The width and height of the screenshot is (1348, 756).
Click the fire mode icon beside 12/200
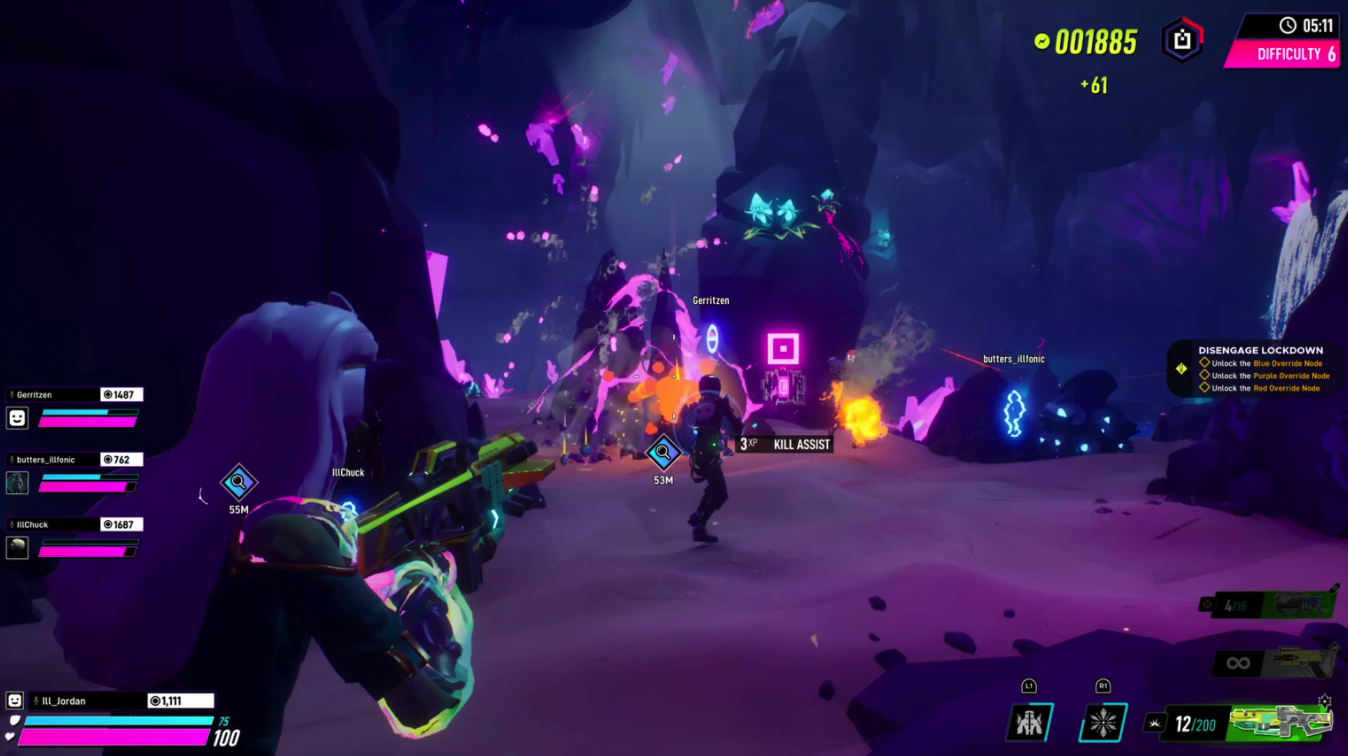click(1155, 723)
